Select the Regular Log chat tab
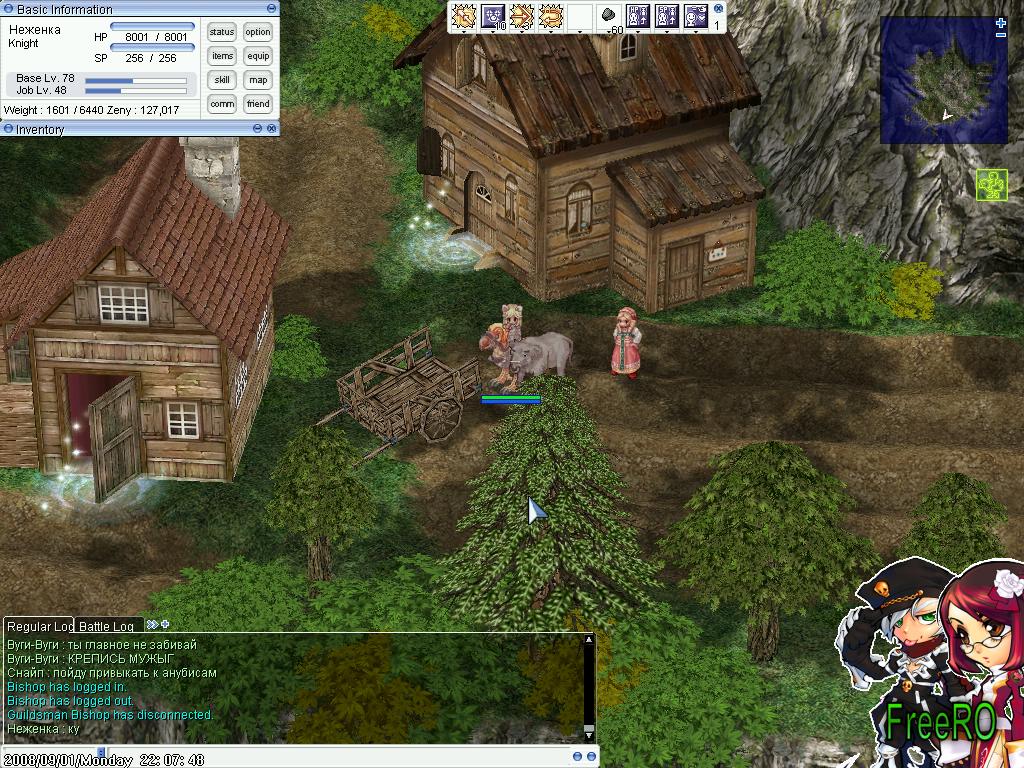 (x=40, y=626)
